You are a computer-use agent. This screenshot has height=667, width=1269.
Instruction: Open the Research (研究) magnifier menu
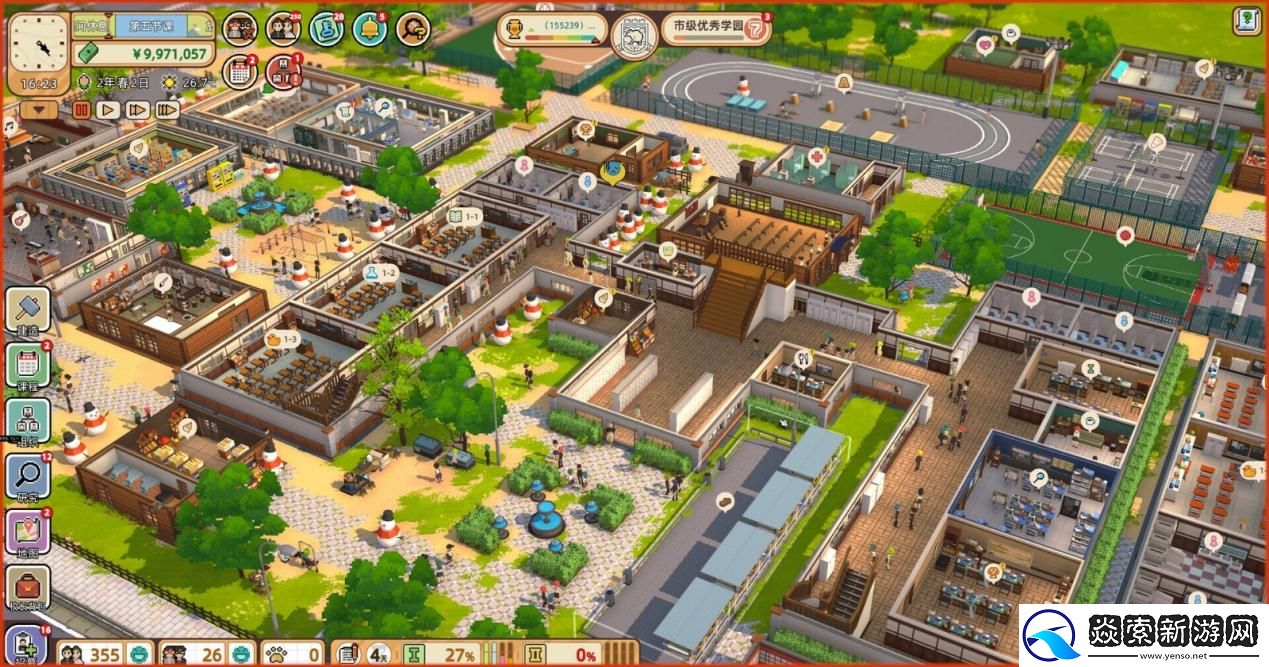(x=27, y=478)
